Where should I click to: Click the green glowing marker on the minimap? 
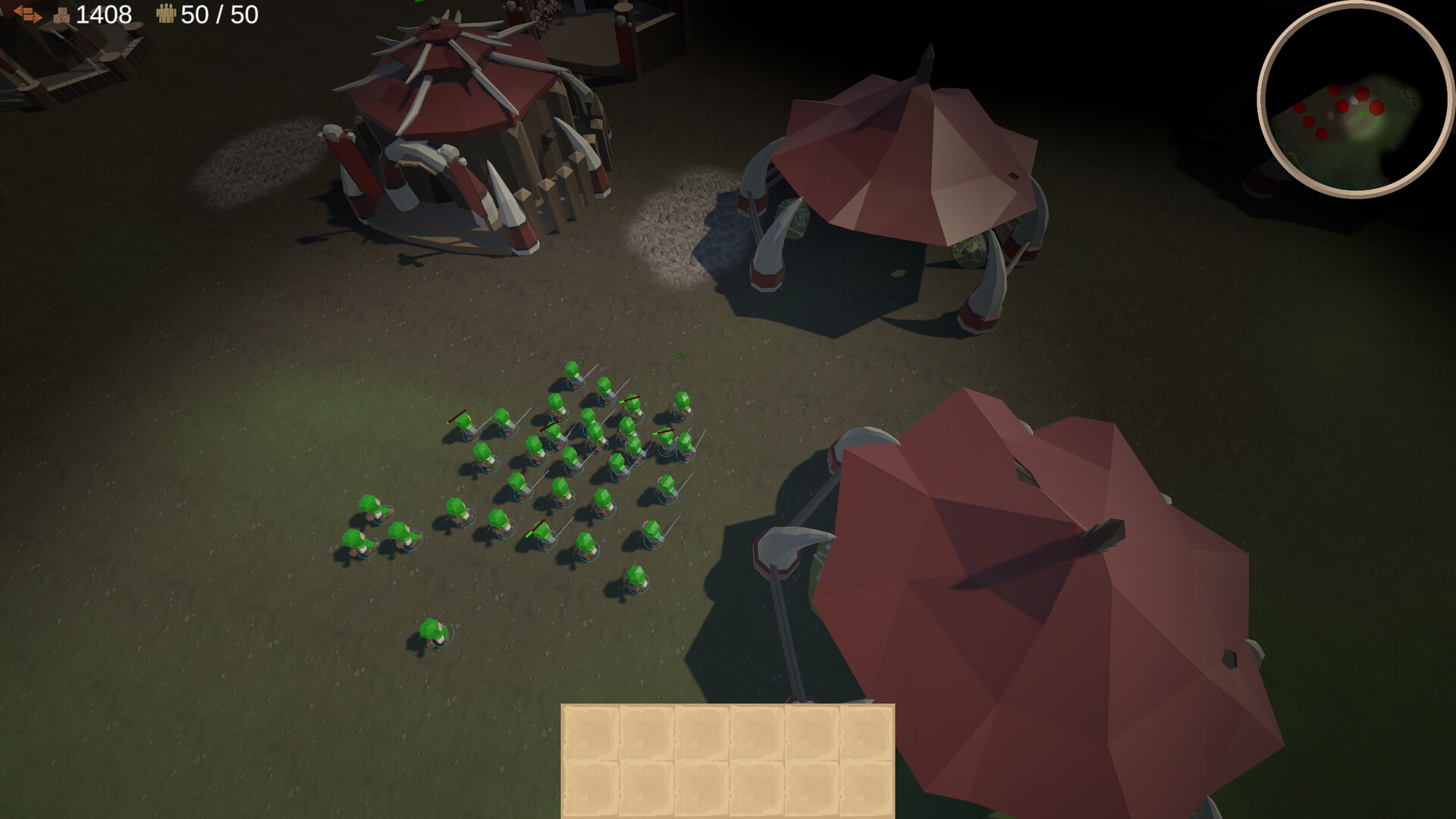tap(1362, 115)
